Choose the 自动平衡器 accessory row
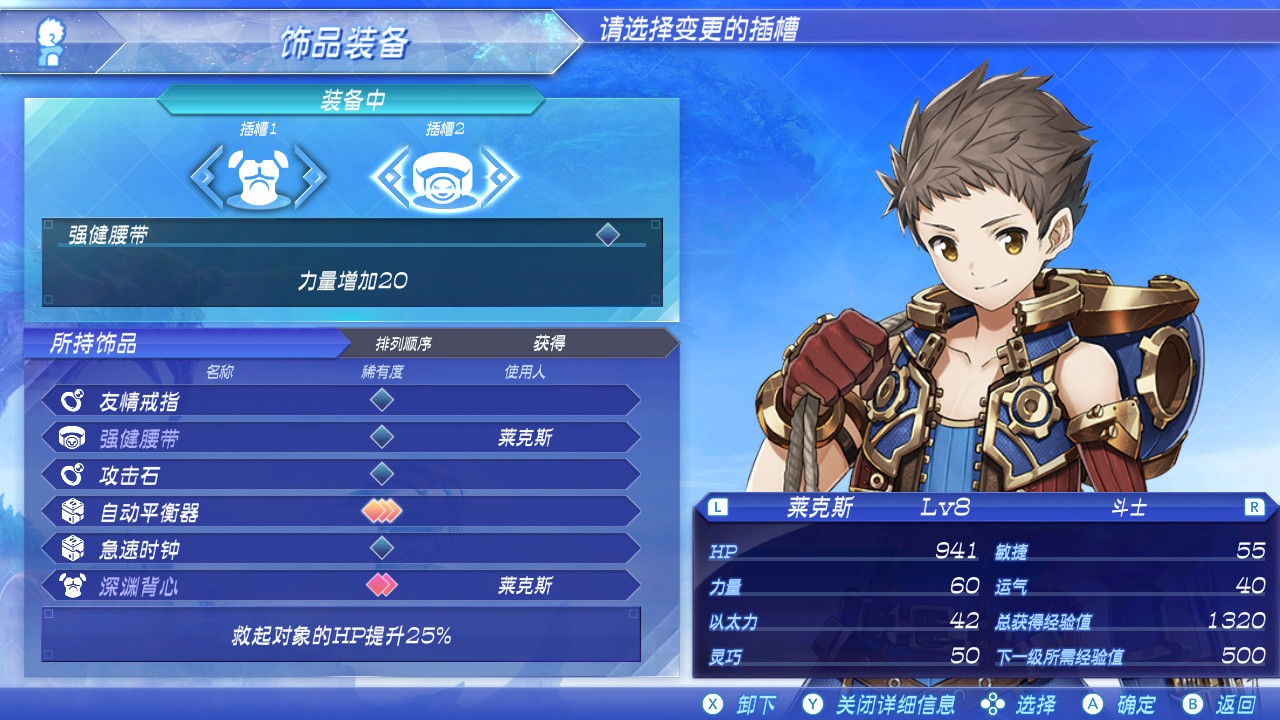 (x=340, y=512)
